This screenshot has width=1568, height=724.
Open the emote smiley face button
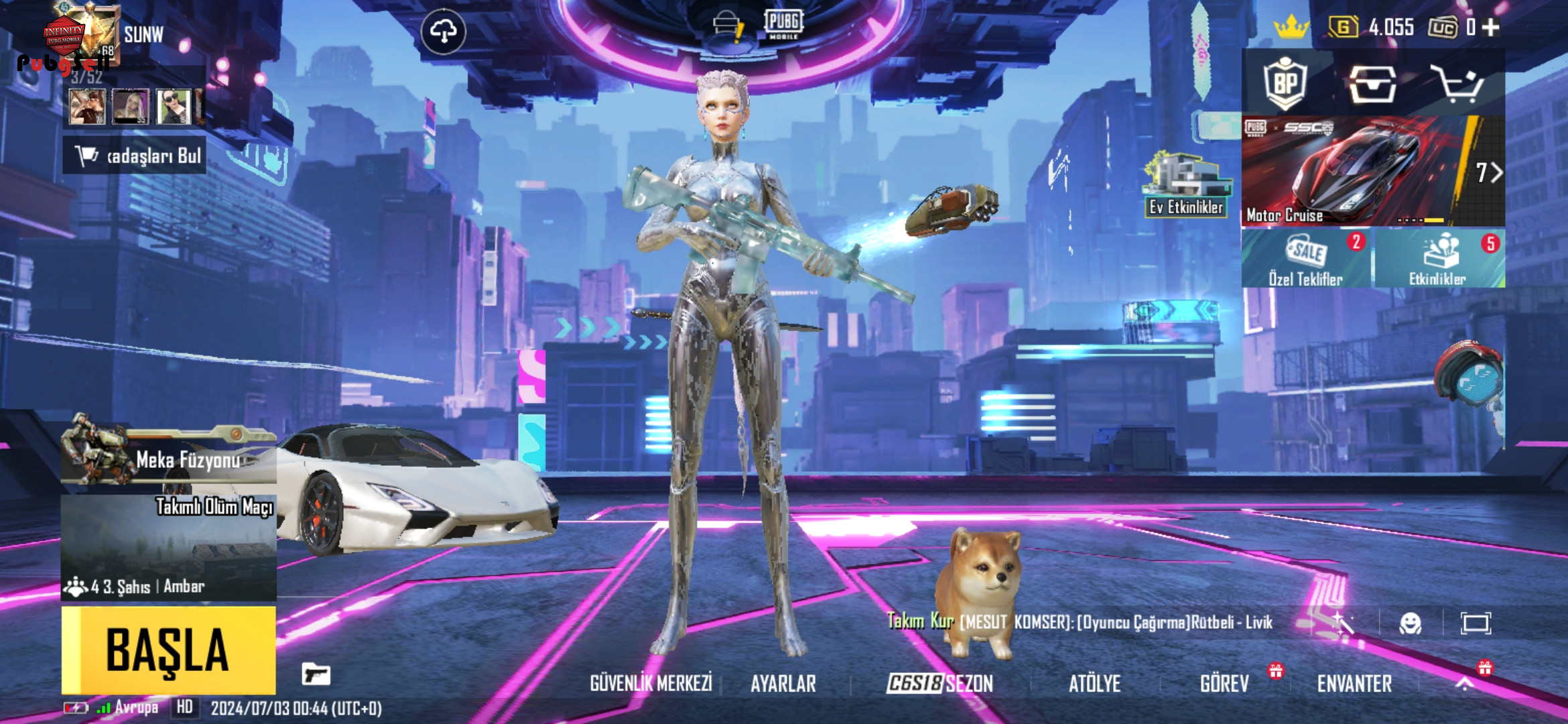pyautogui.click(x=1411, y=623)
